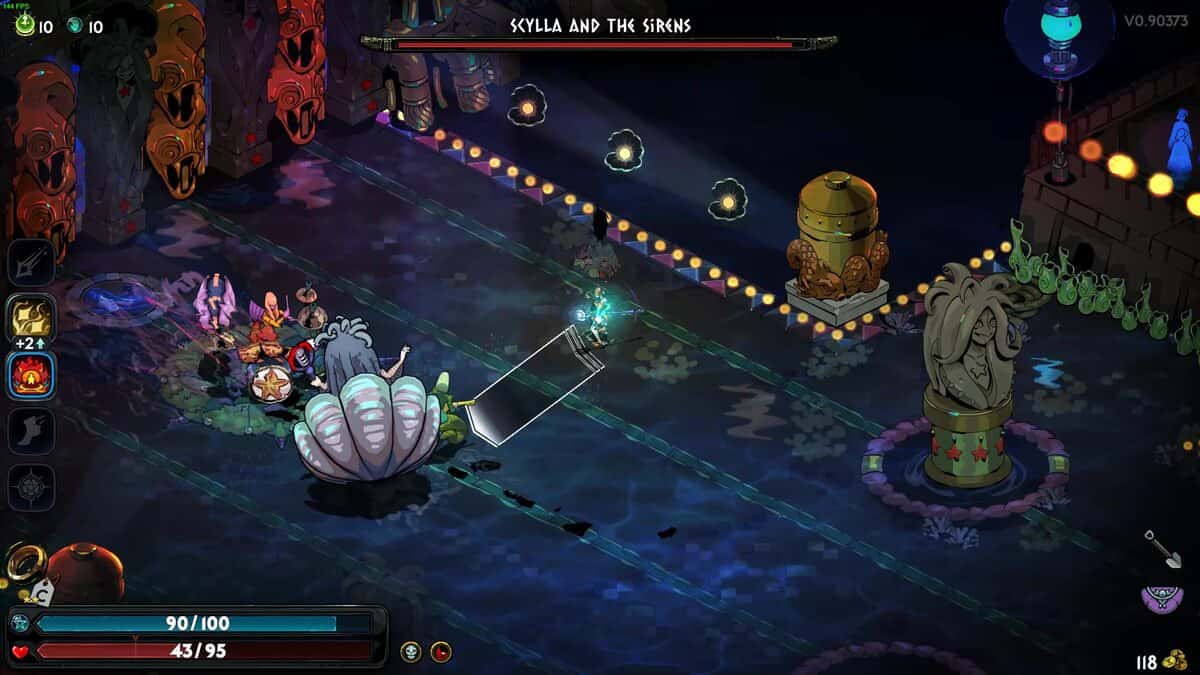Select the empty sprint boot slot

(31, 431)
